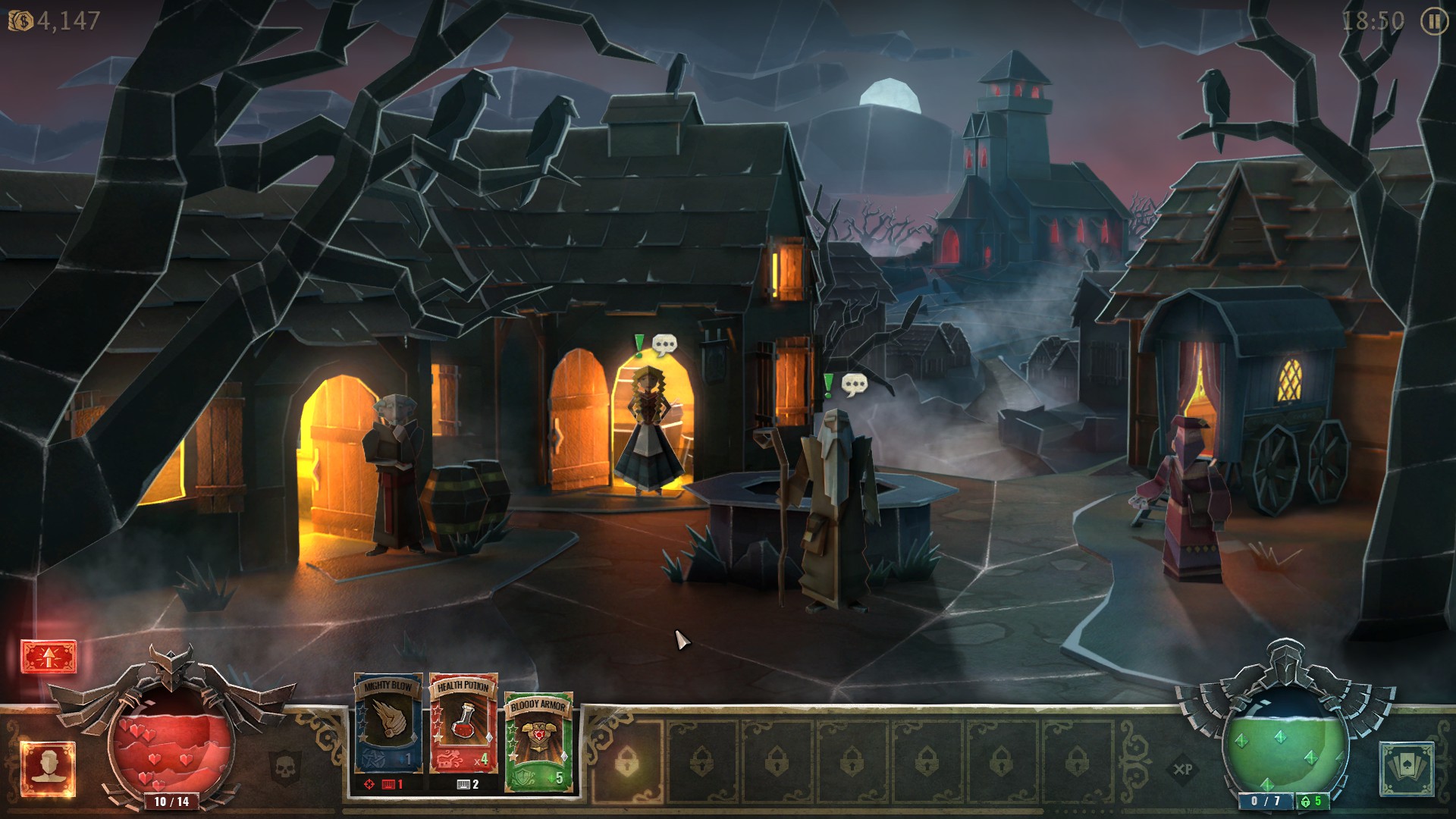This screenshot has width=1456, height=819.
Task: Click the skull icon beside the health orb
Action: pos(286,766)
